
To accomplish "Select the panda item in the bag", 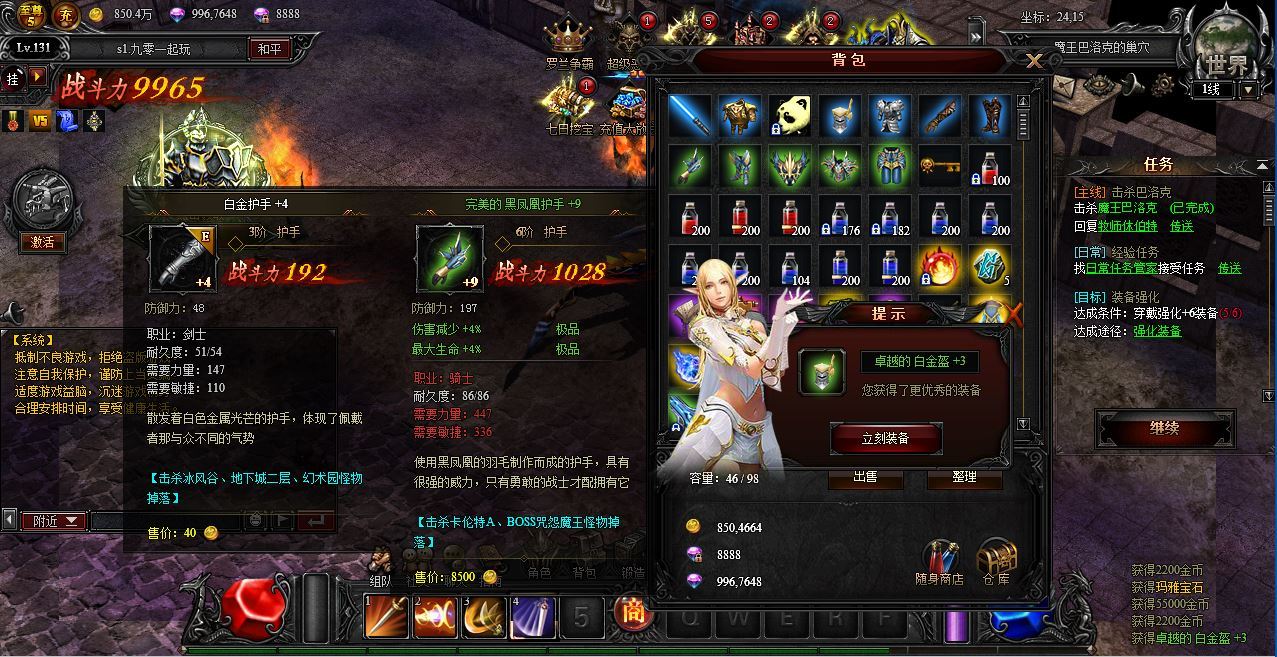I will tap(790, 117).
